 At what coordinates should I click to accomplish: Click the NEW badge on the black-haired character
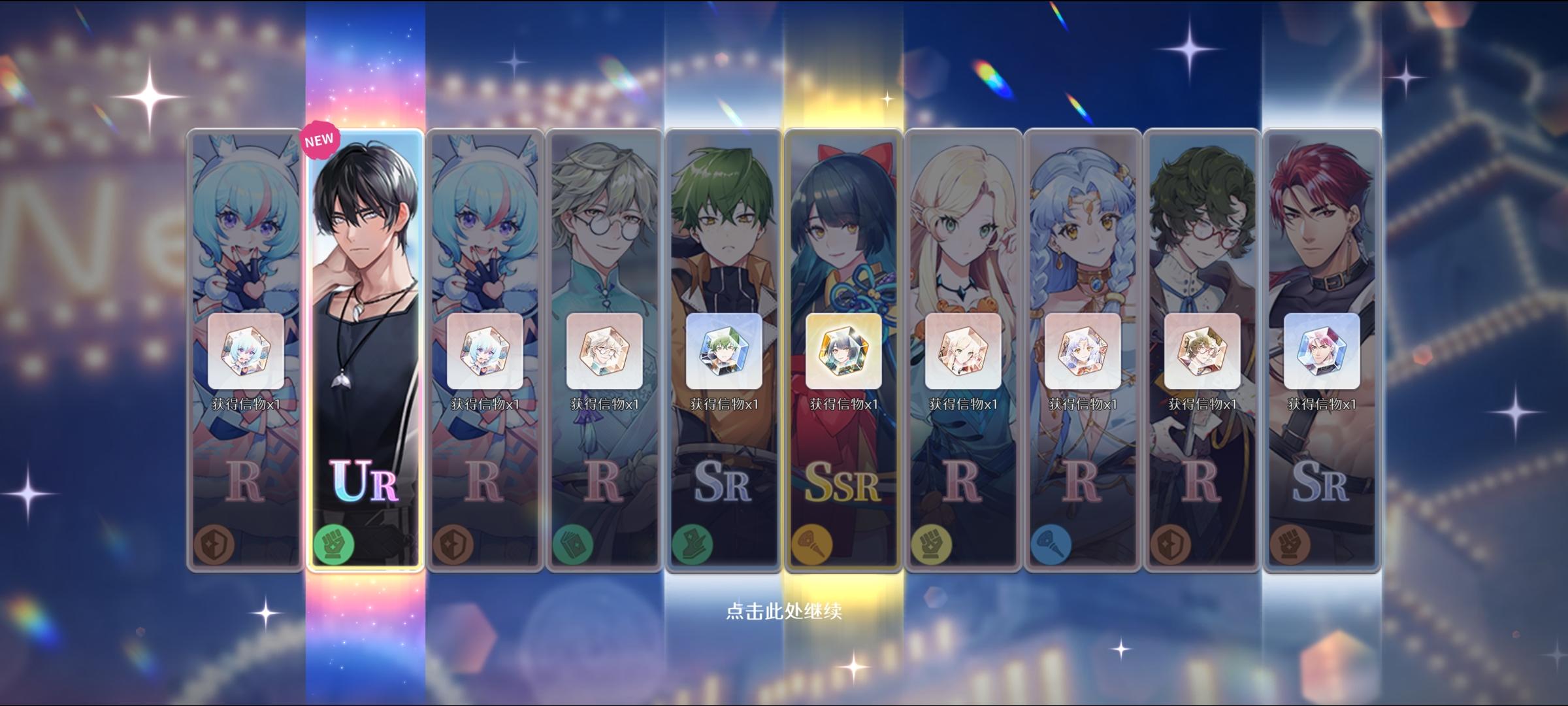318,138
